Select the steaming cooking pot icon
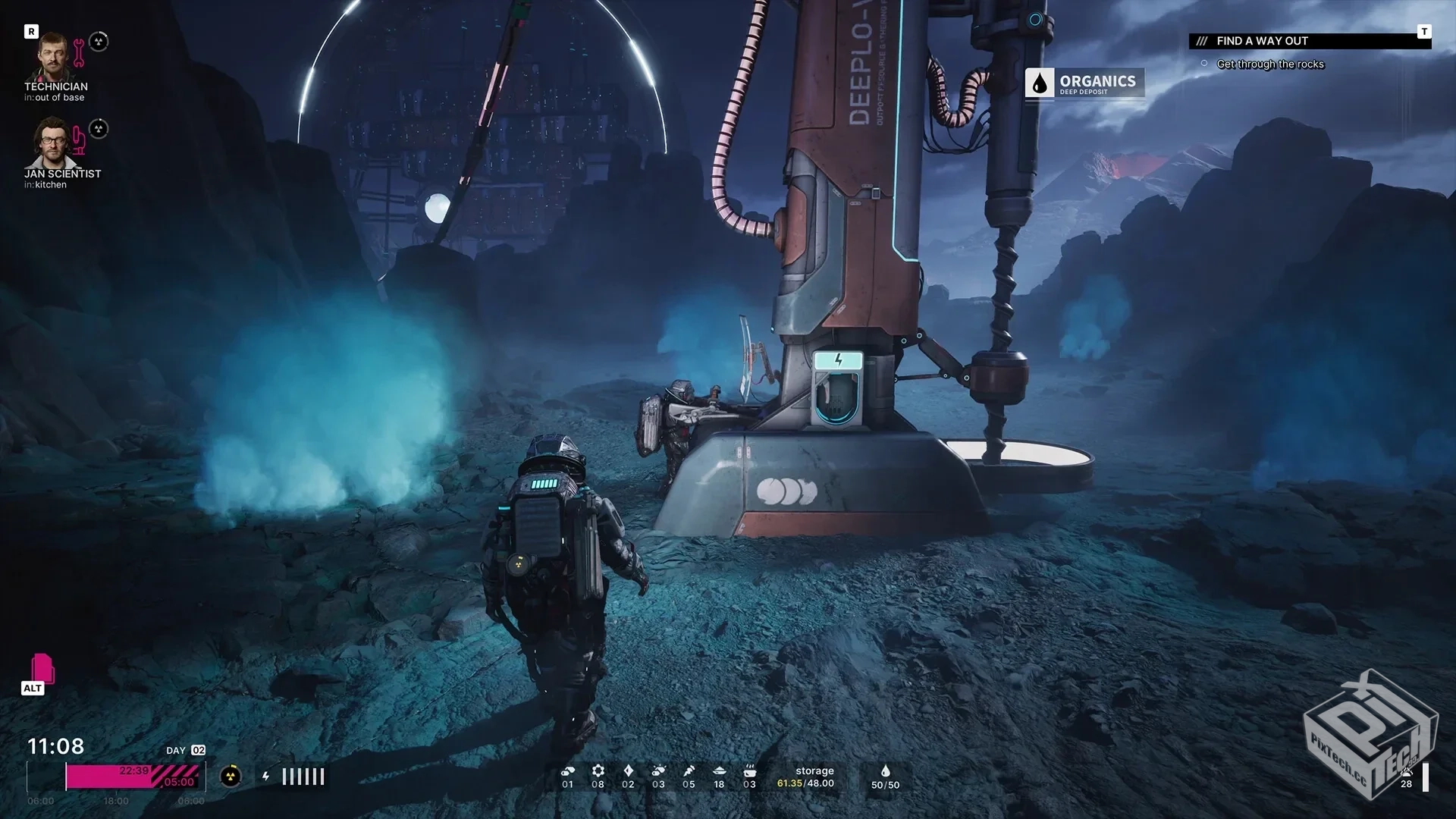 click(749, 770)
